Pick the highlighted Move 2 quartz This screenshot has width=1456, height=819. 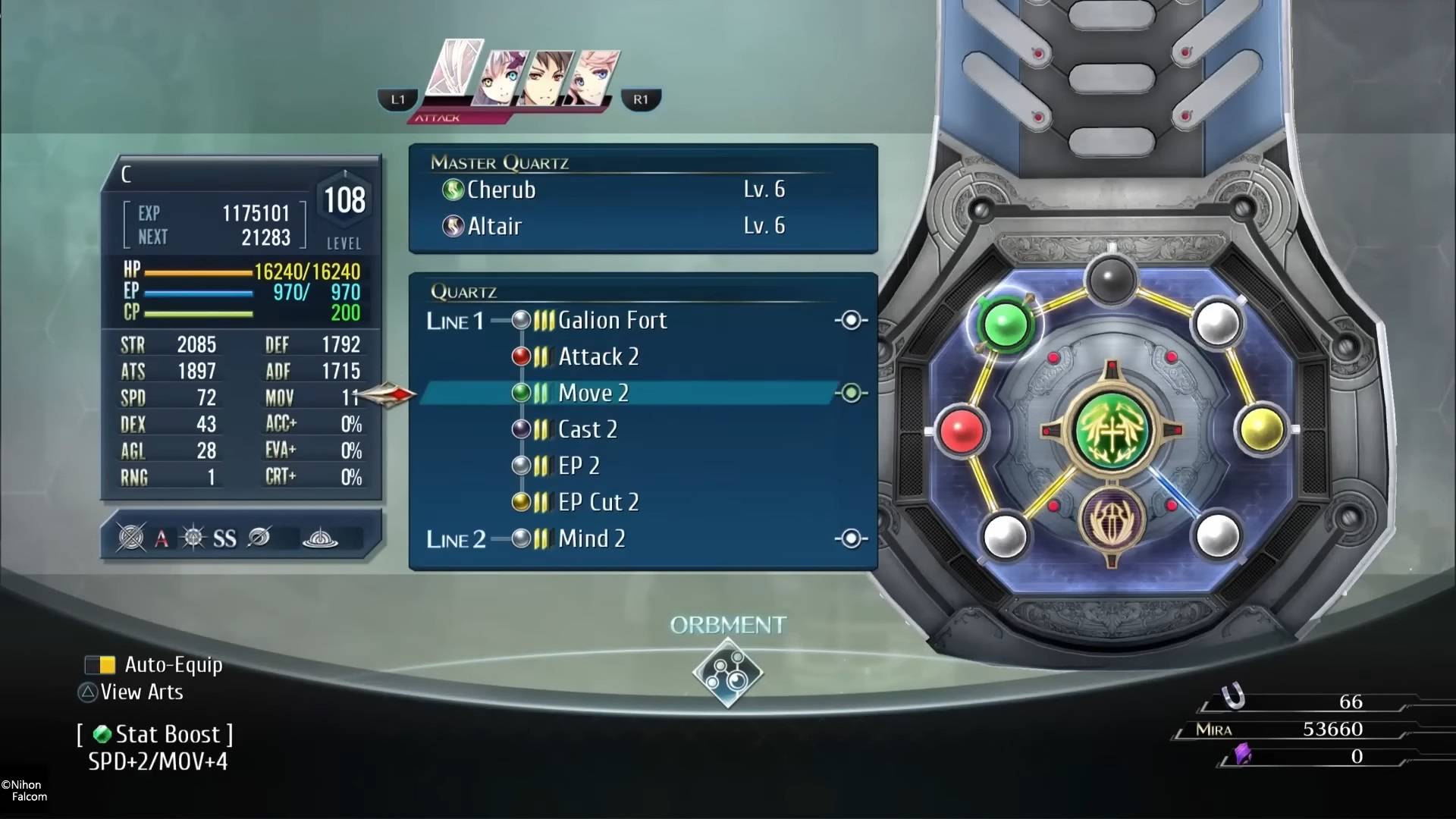[593, 394]
